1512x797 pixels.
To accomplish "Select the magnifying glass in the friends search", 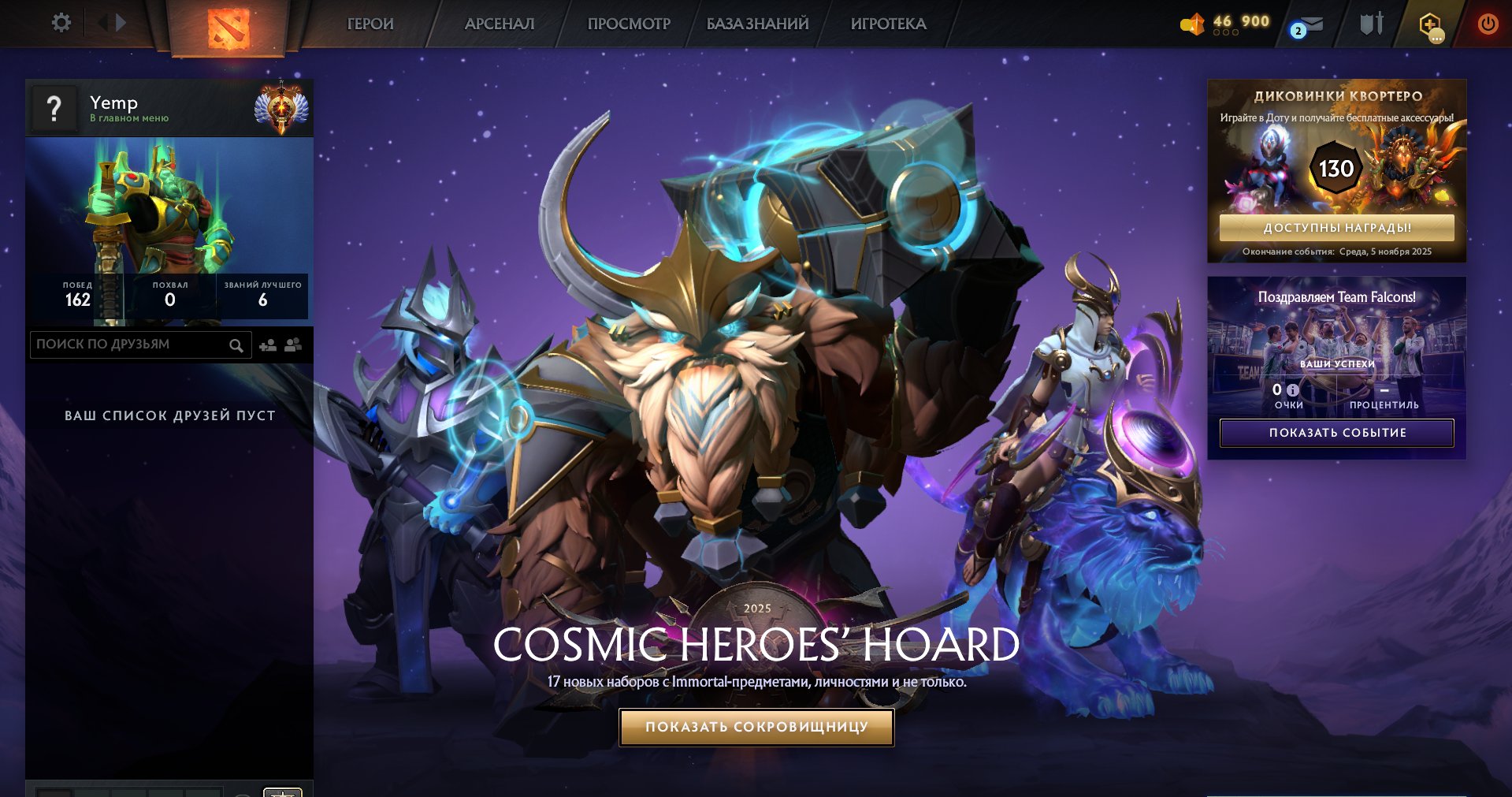I will coord(236,344).
